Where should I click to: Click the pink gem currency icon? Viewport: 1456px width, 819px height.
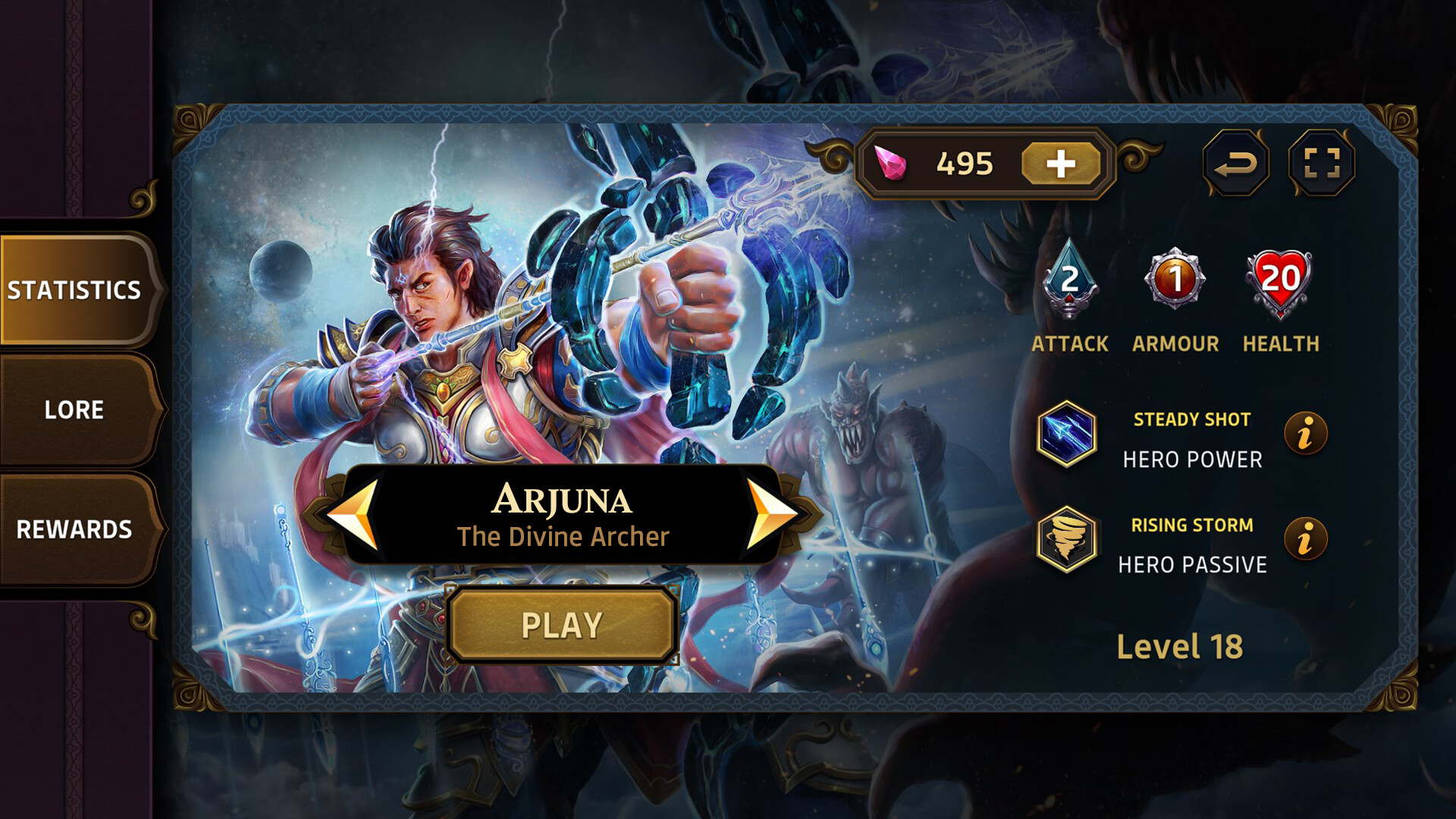(x=893, y=161)
